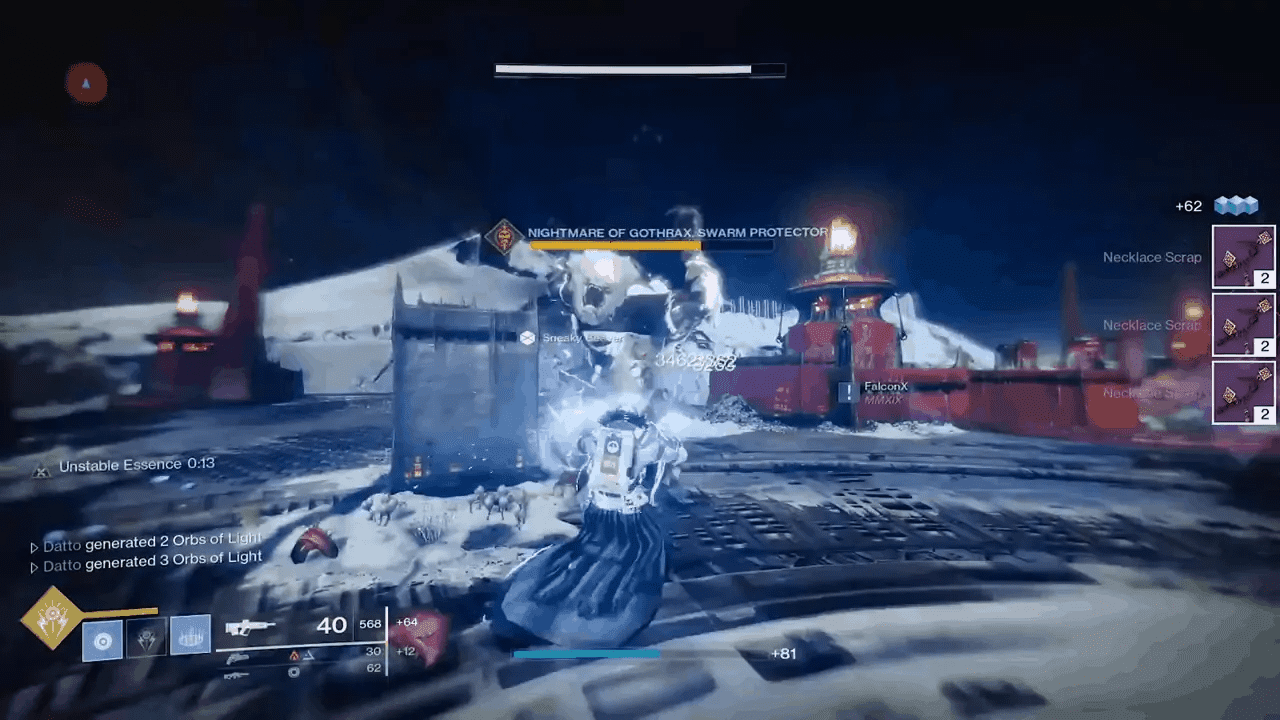1280x720 pixels.
Task: Select the top Necklace Scrap thumbnail
Action: click(x=1244, y=257)
